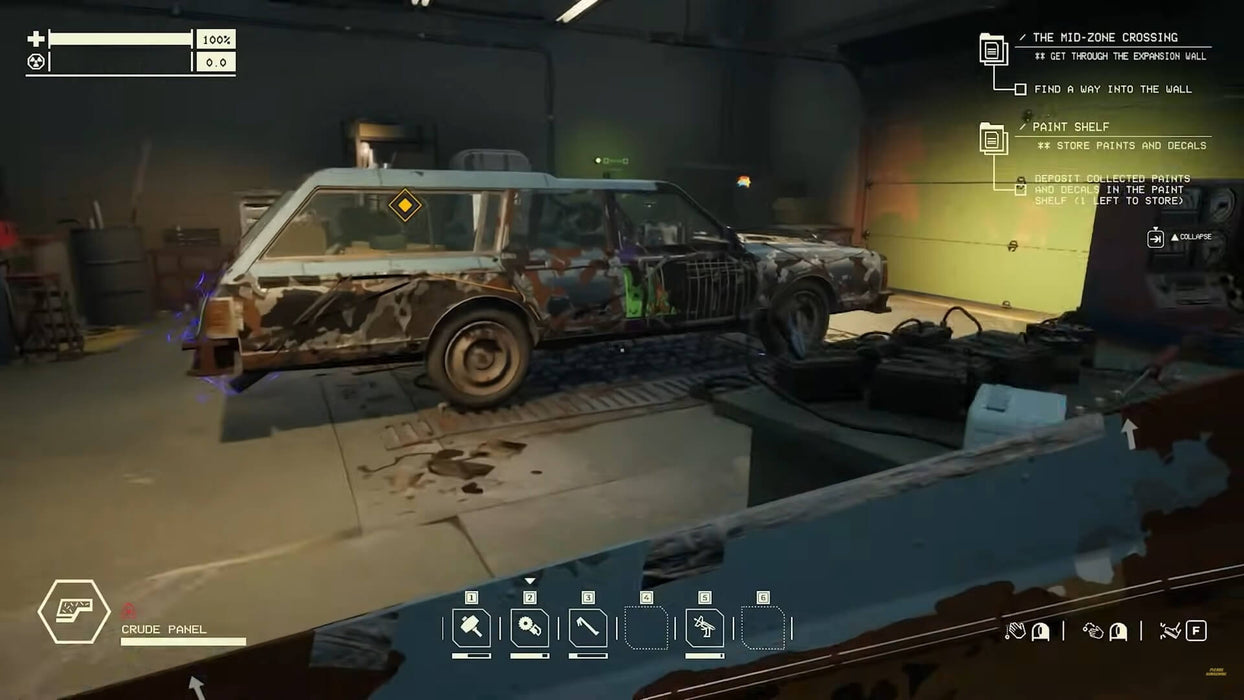Select the impact gun in hotbar slot 5
This screenshot has height=700, width=1244.
pos(704,628)
